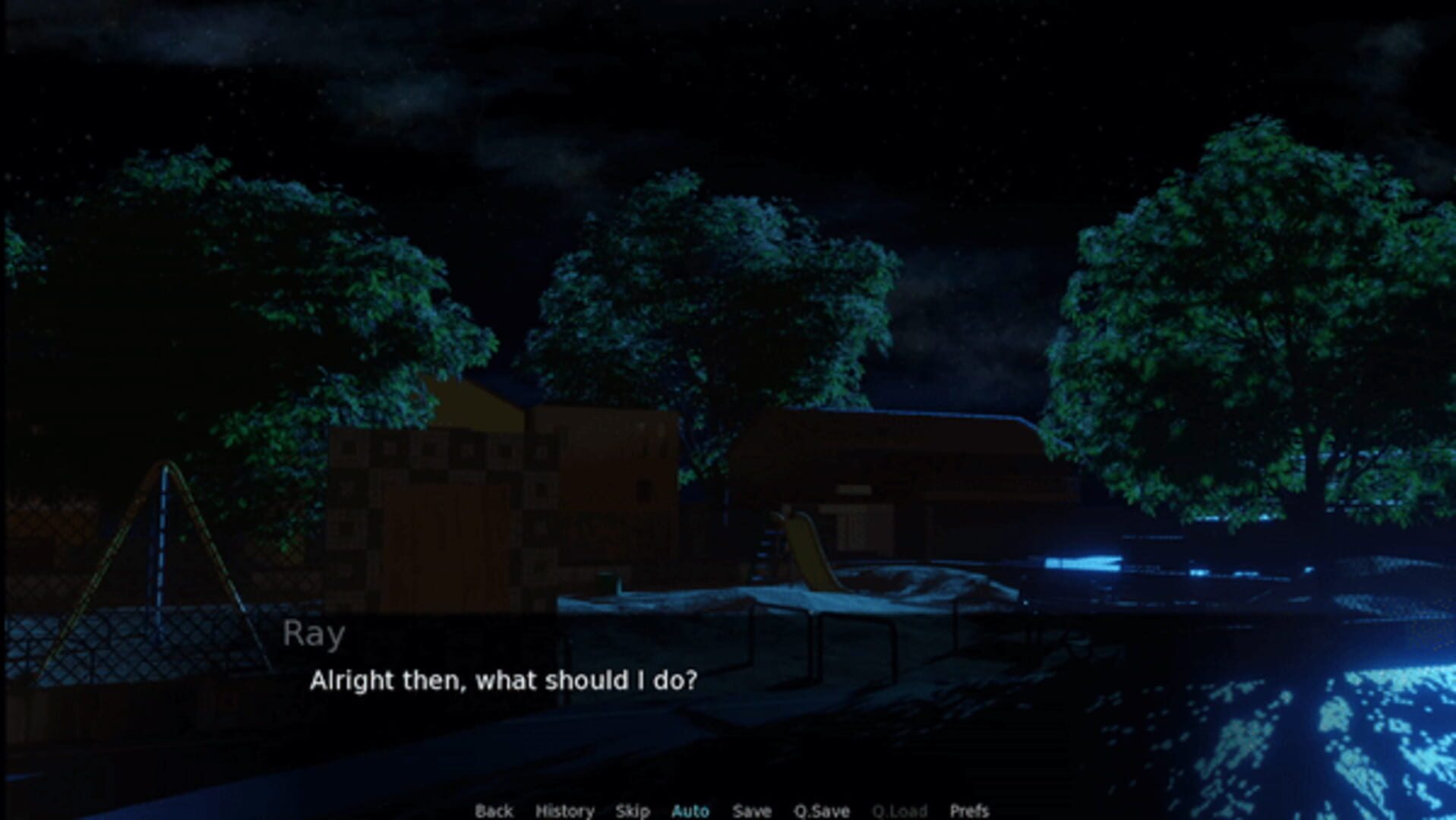Click the speaker name Ray
Image resolution: width=1456 pixels, height=820 pixels.
[315, 633]
